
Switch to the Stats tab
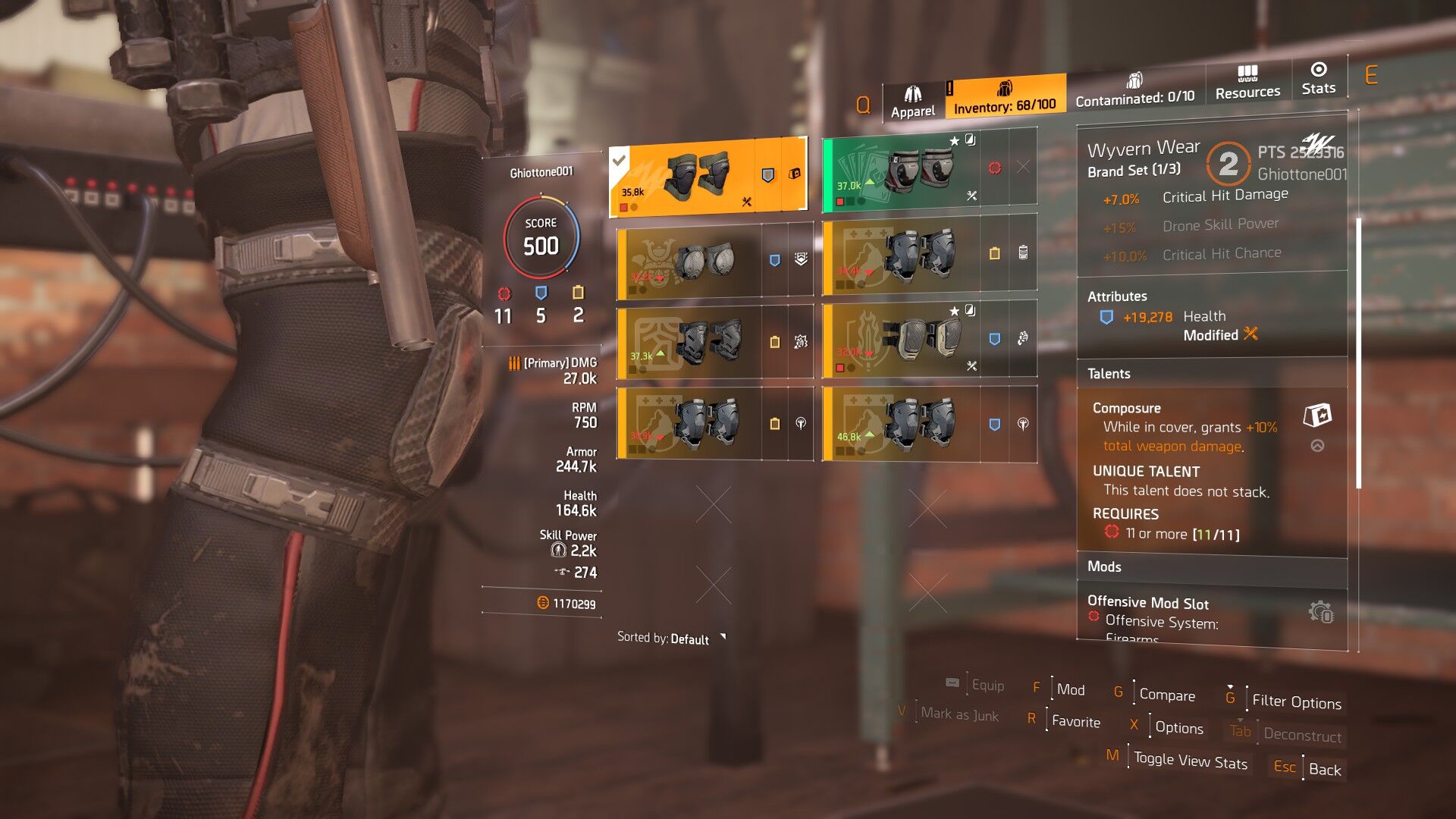tap(1319, 79)
